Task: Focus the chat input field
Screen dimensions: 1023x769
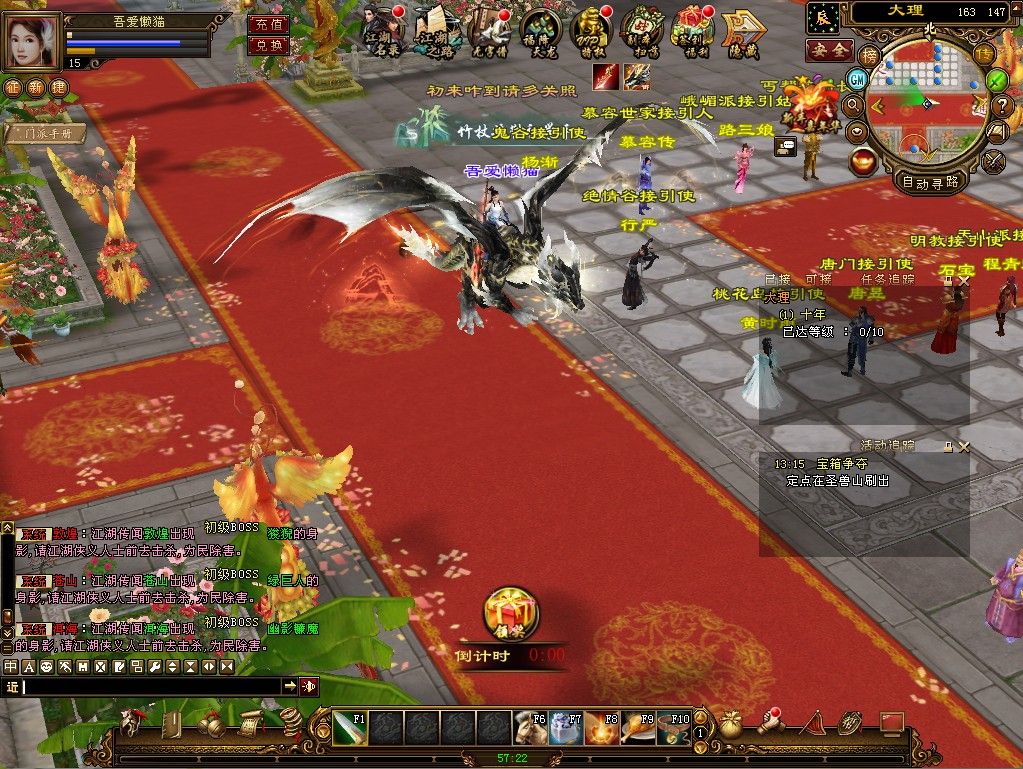Action: coord(150,686)
